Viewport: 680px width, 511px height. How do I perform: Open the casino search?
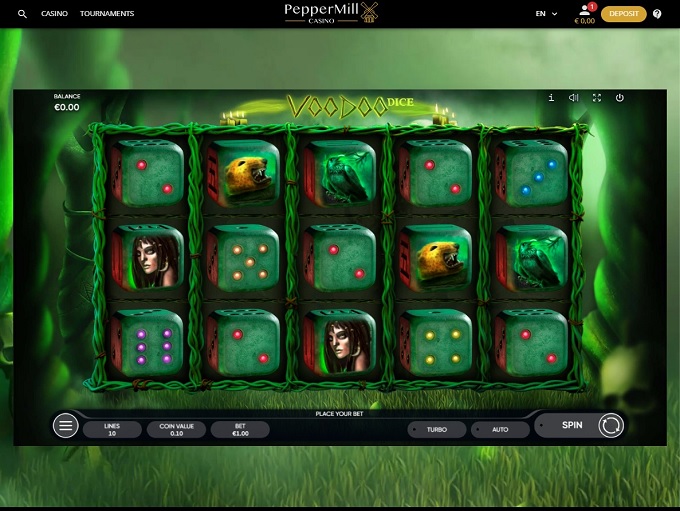[x=22, y=14]
